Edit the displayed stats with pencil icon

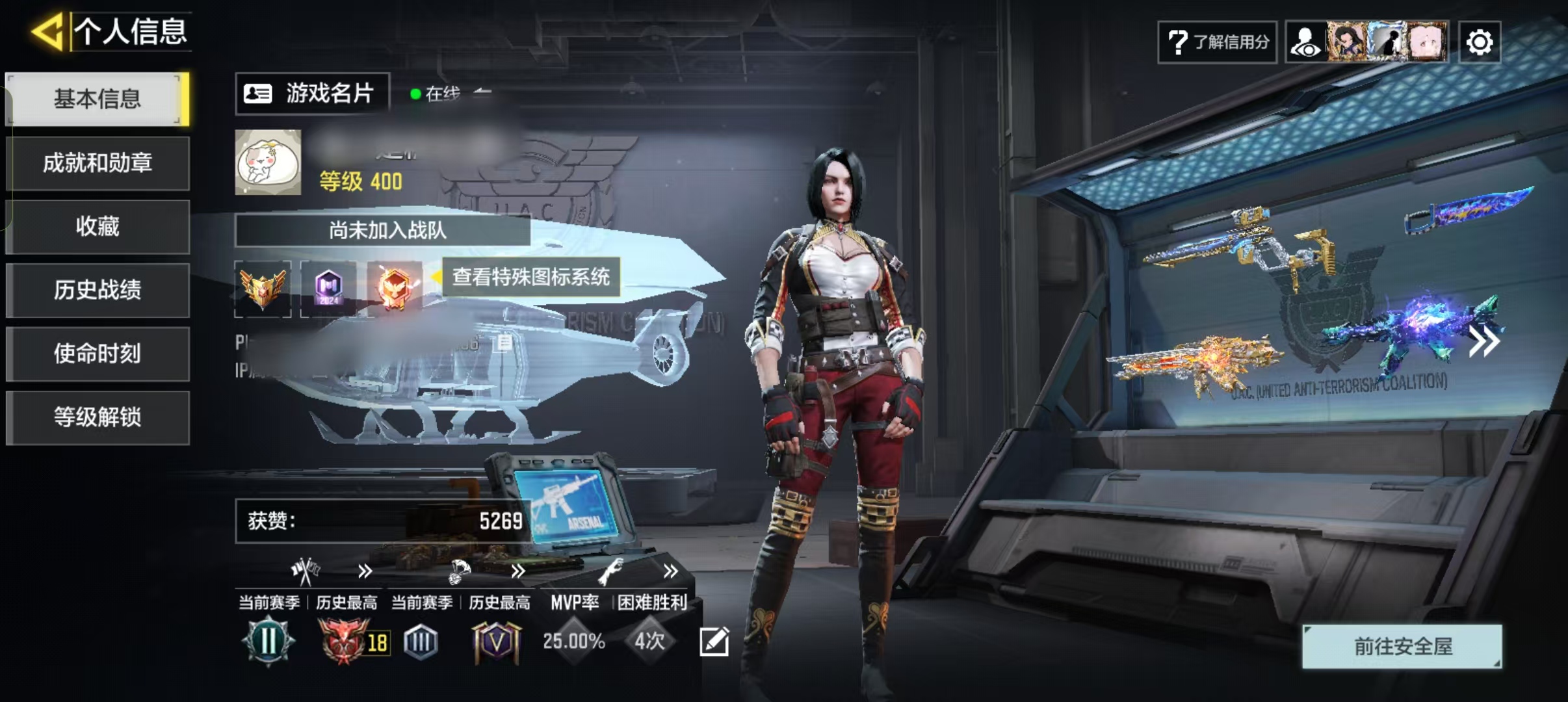[x=714, y=642]
